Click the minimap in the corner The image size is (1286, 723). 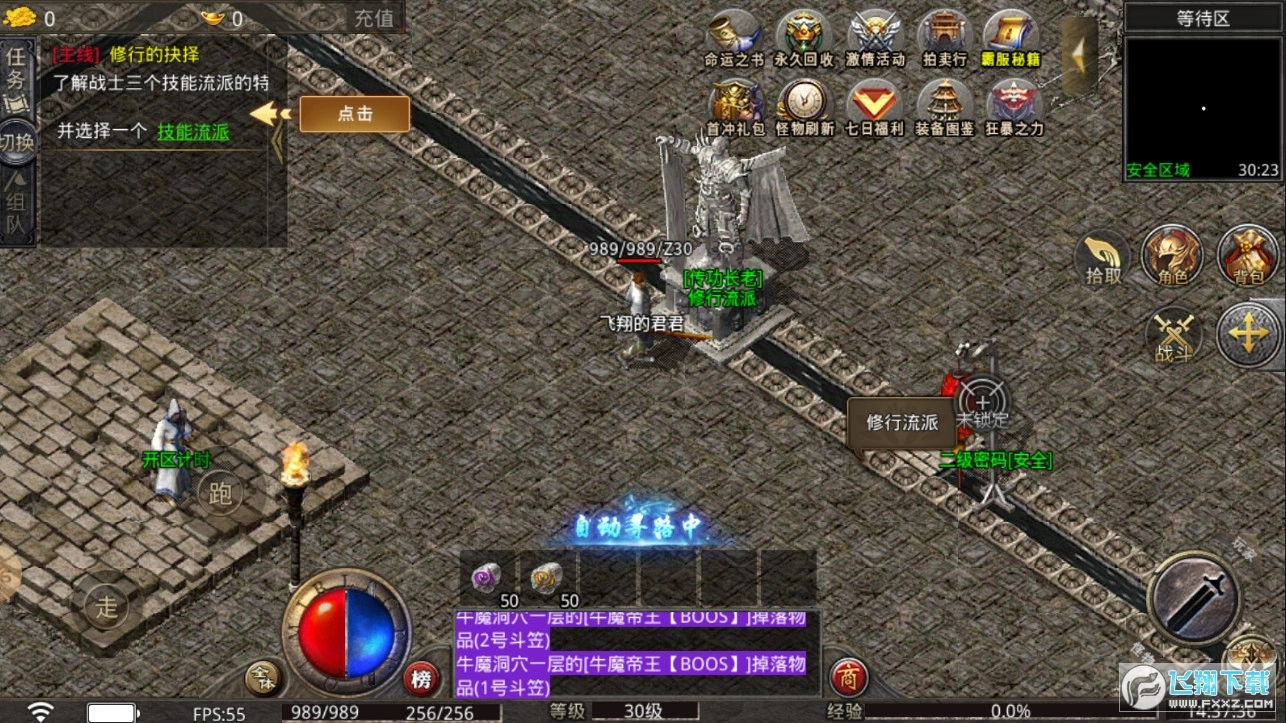coord(1202,100)
